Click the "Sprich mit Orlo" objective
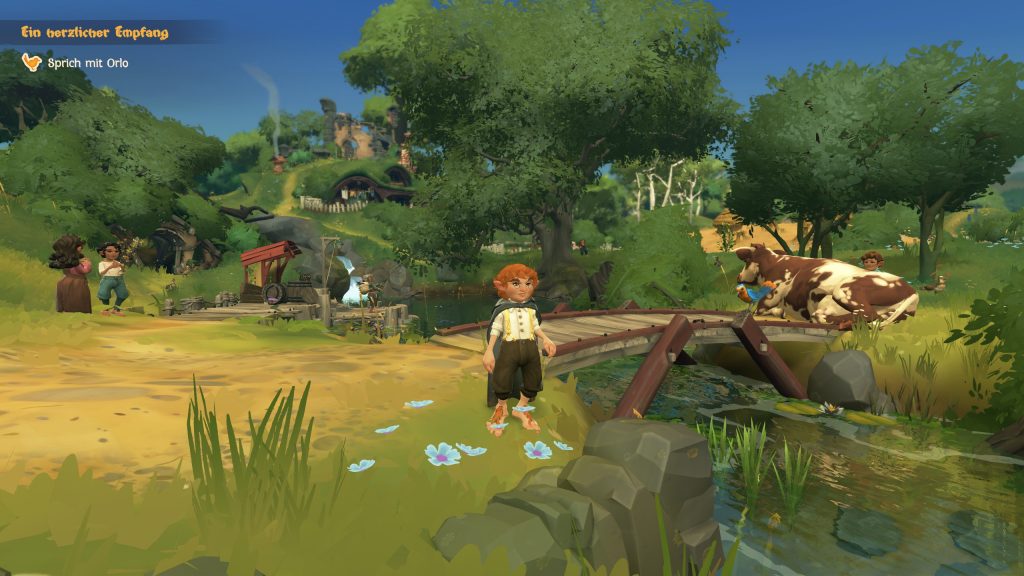Image resolution: width=1024 pixels, height=576 pixels. [x=88, y=63]
